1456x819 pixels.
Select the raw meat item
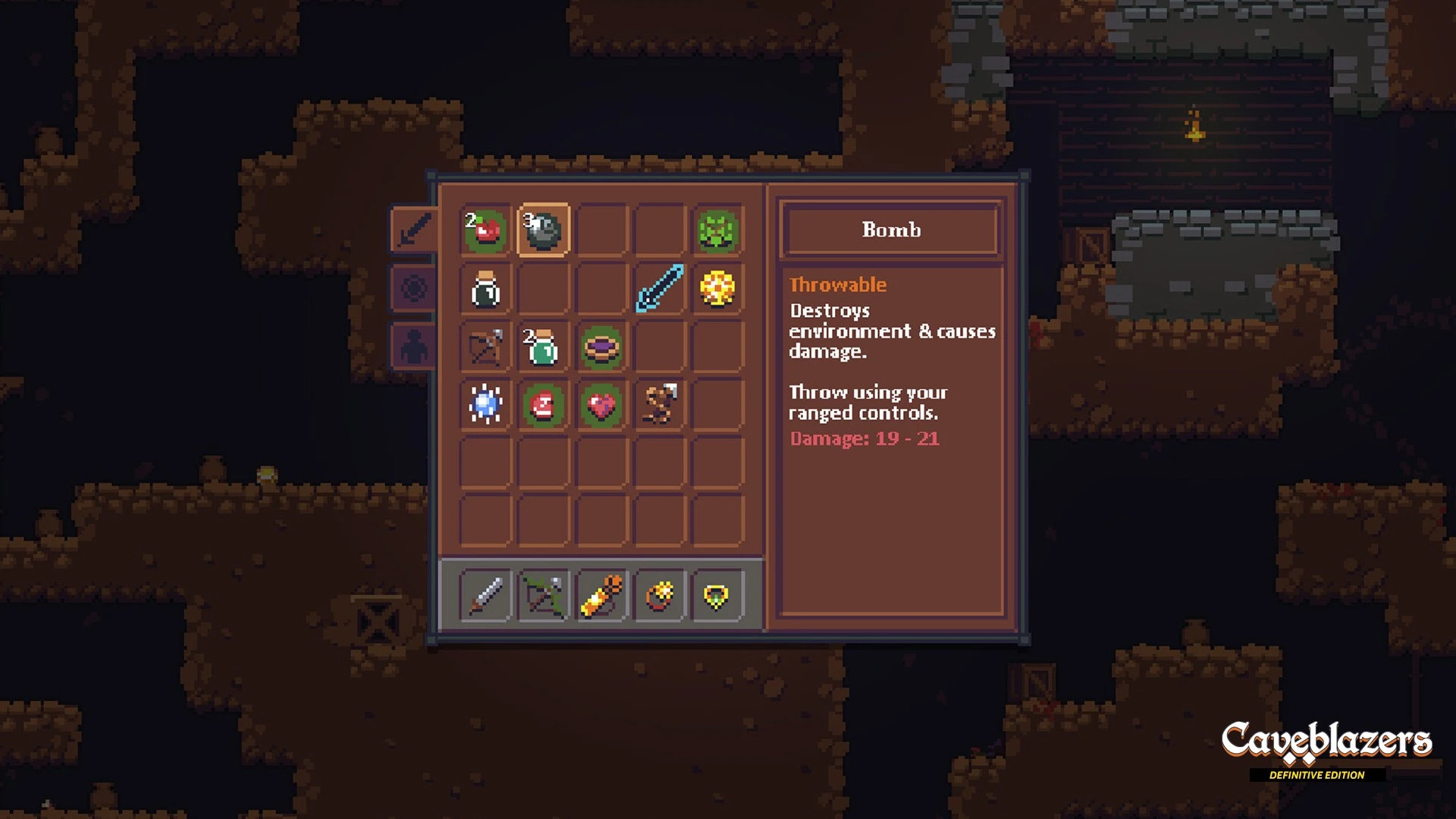[x=543, y=405]
